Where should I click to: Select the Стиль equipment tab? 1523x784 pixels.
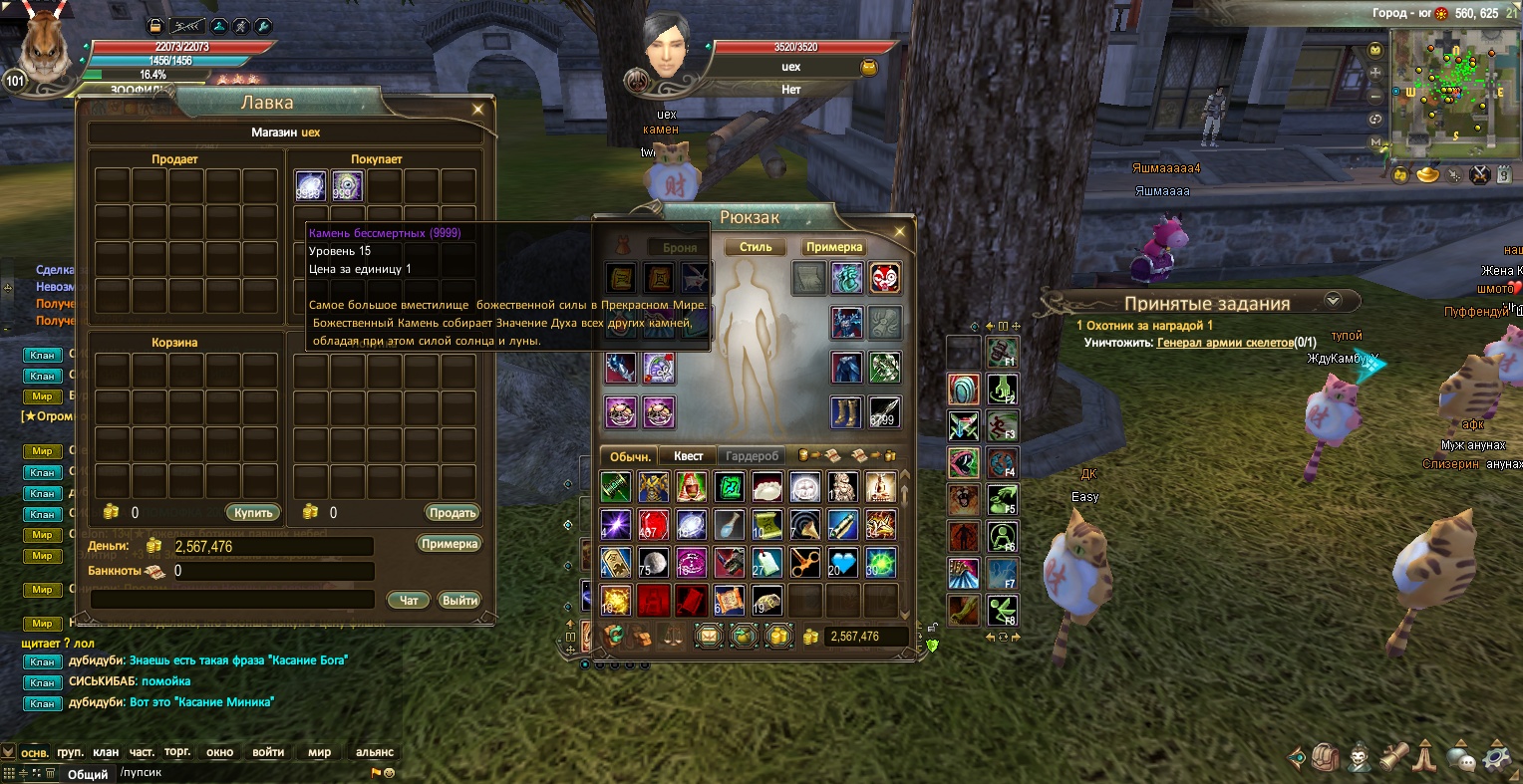click(756, 247)
